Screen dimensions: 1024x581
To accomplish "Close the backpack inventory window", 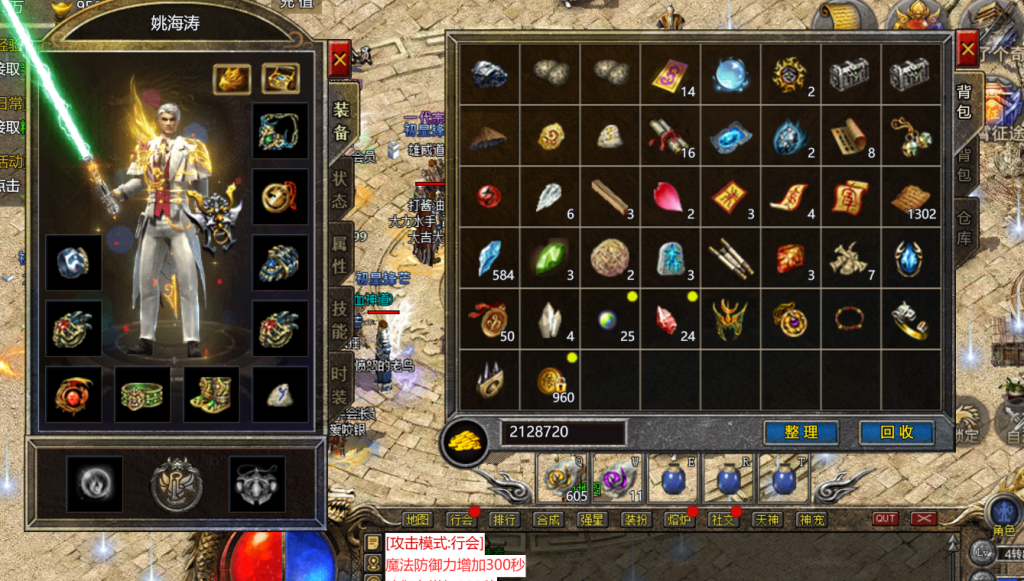I will [x=966, y=47].
